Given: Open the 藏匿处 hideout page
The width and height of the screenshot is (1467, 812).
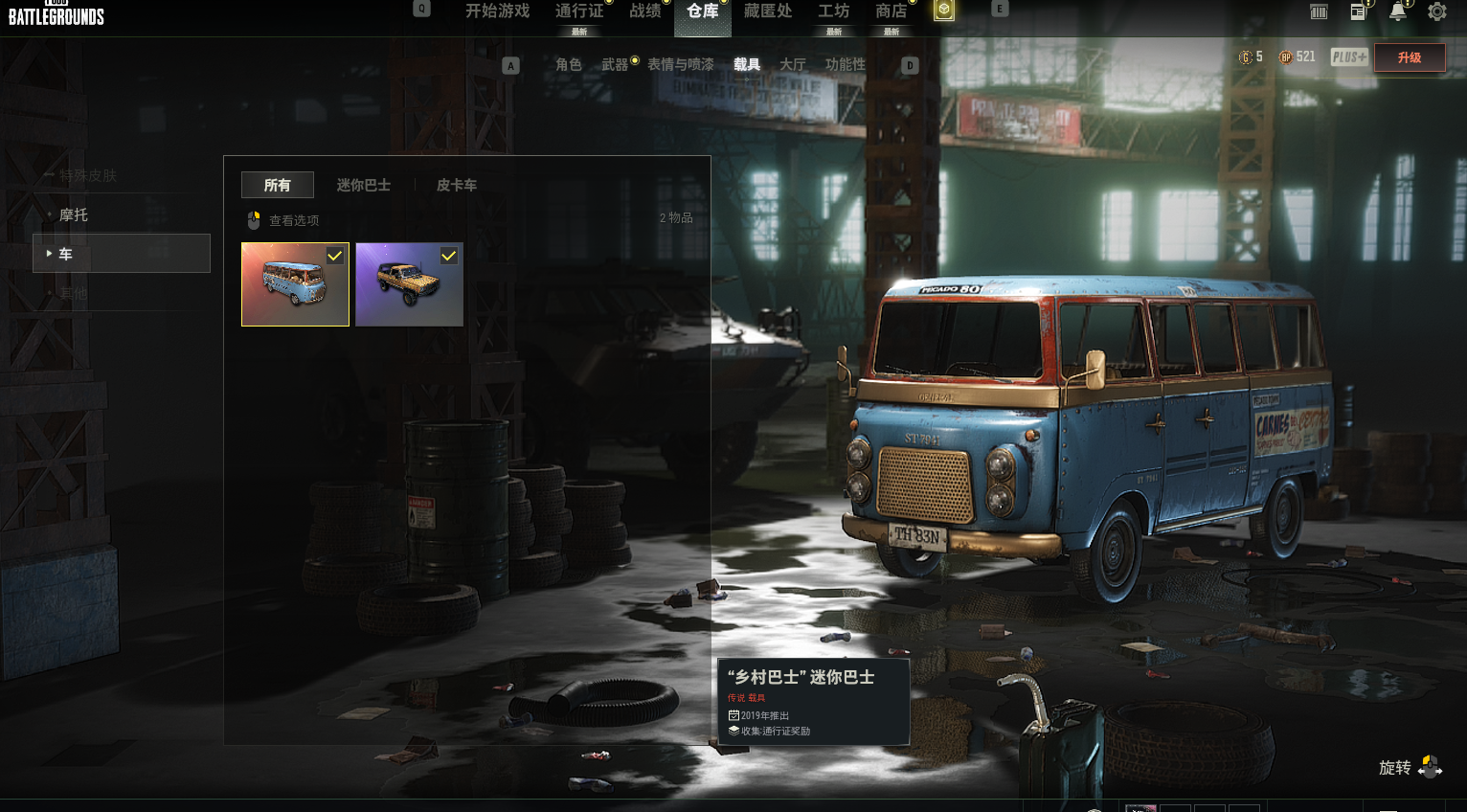Looking at the screenshot, I should click(767, 11).
